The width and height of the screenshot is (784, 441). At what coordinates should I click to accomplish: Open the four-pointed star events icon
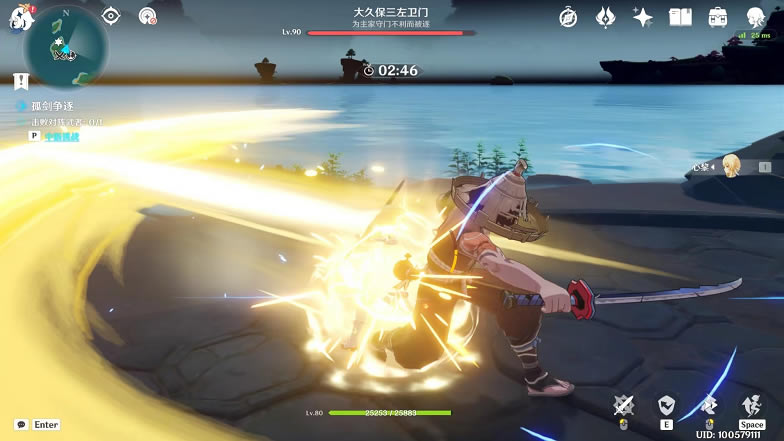point(642,17)
